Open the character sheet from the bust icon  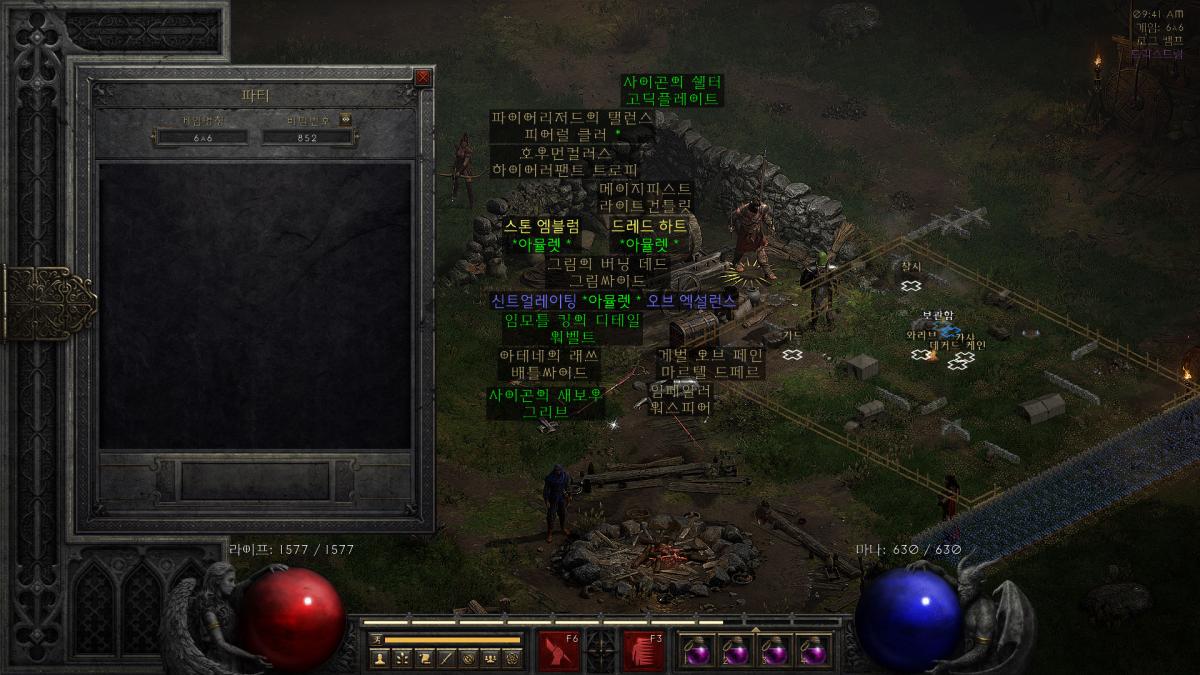tap(380, 658)
